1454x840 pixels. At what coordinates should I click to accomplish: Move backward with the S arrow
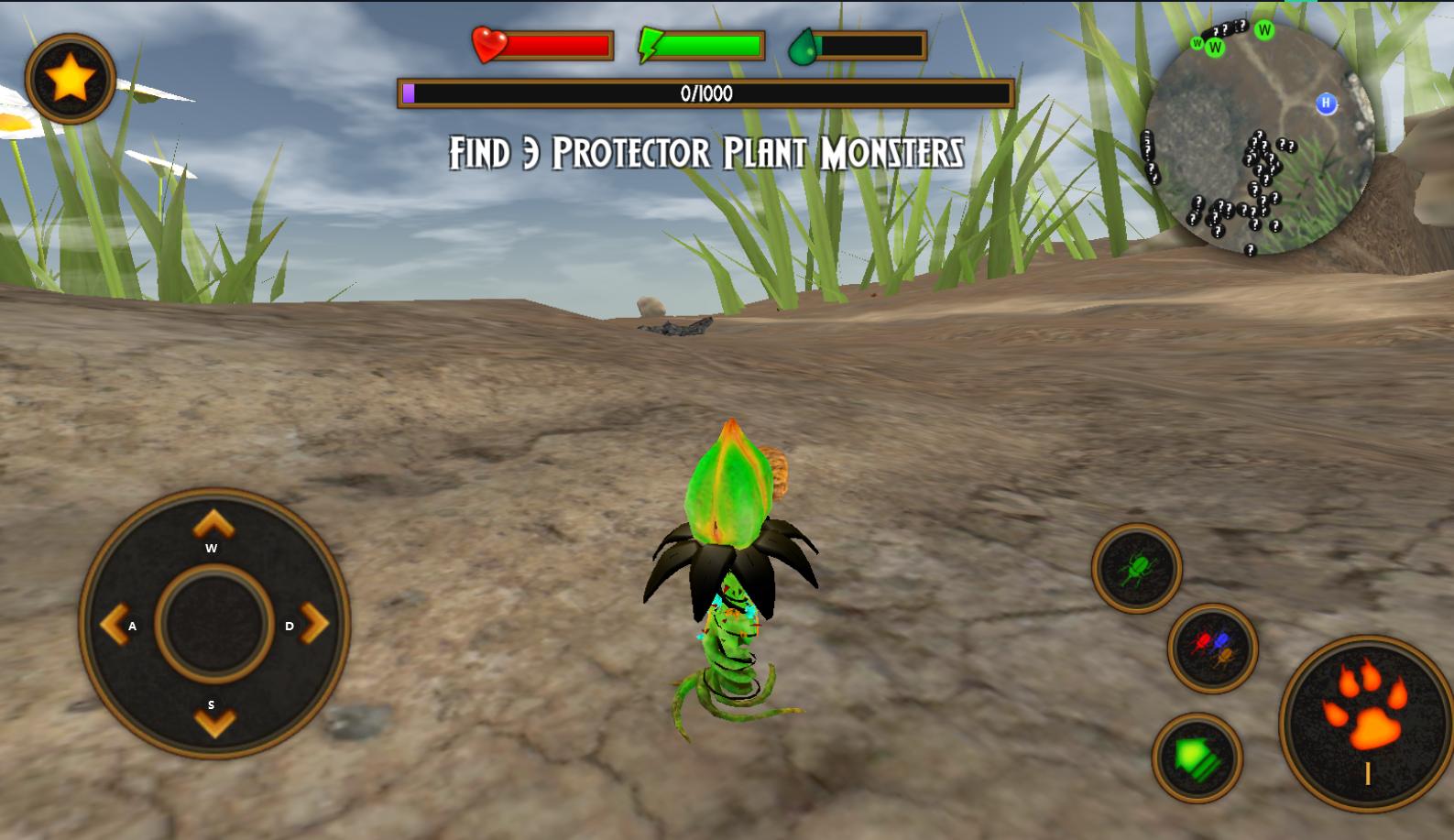(x=214, y=723)
